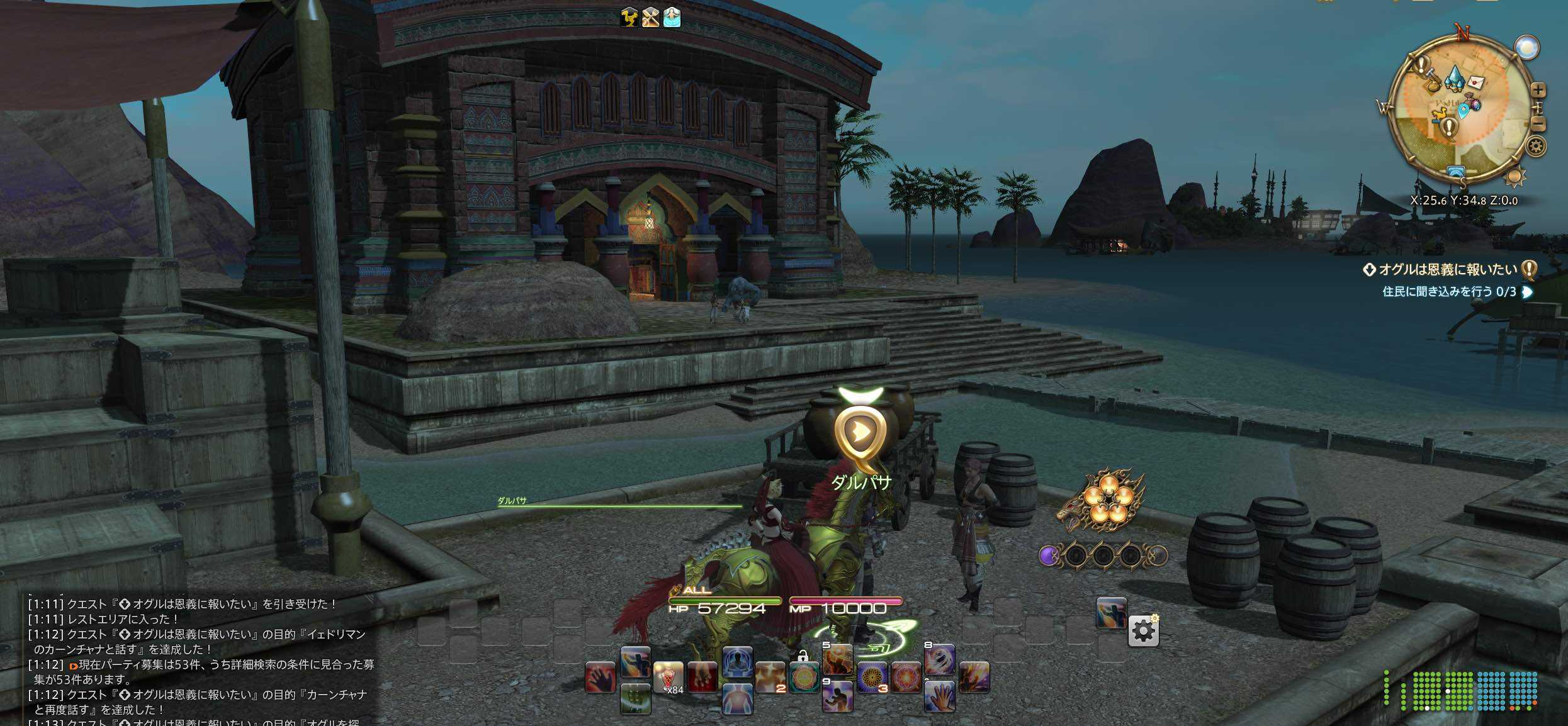Click the weather sun icon by the minimap
The image size is (1568, 726).
(x=1514, y=177)
